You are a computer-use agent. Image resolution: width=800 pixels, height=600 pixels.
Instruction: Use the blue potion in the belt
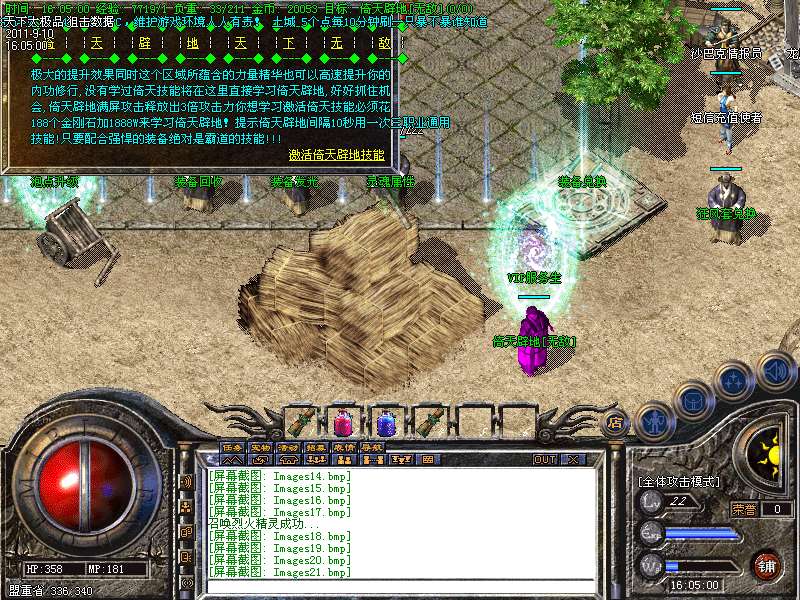click(387, 421)
